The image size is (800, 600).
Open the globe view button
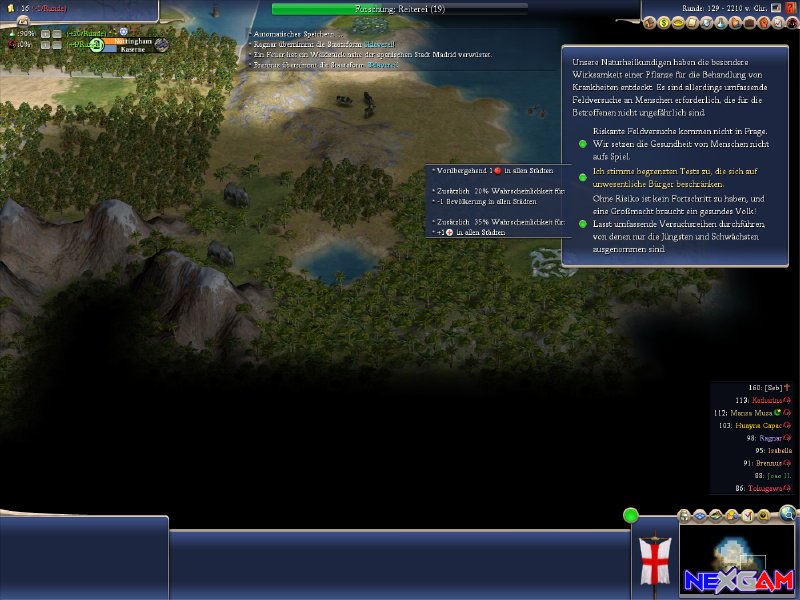pyautogui.click(x=788, y=514)
